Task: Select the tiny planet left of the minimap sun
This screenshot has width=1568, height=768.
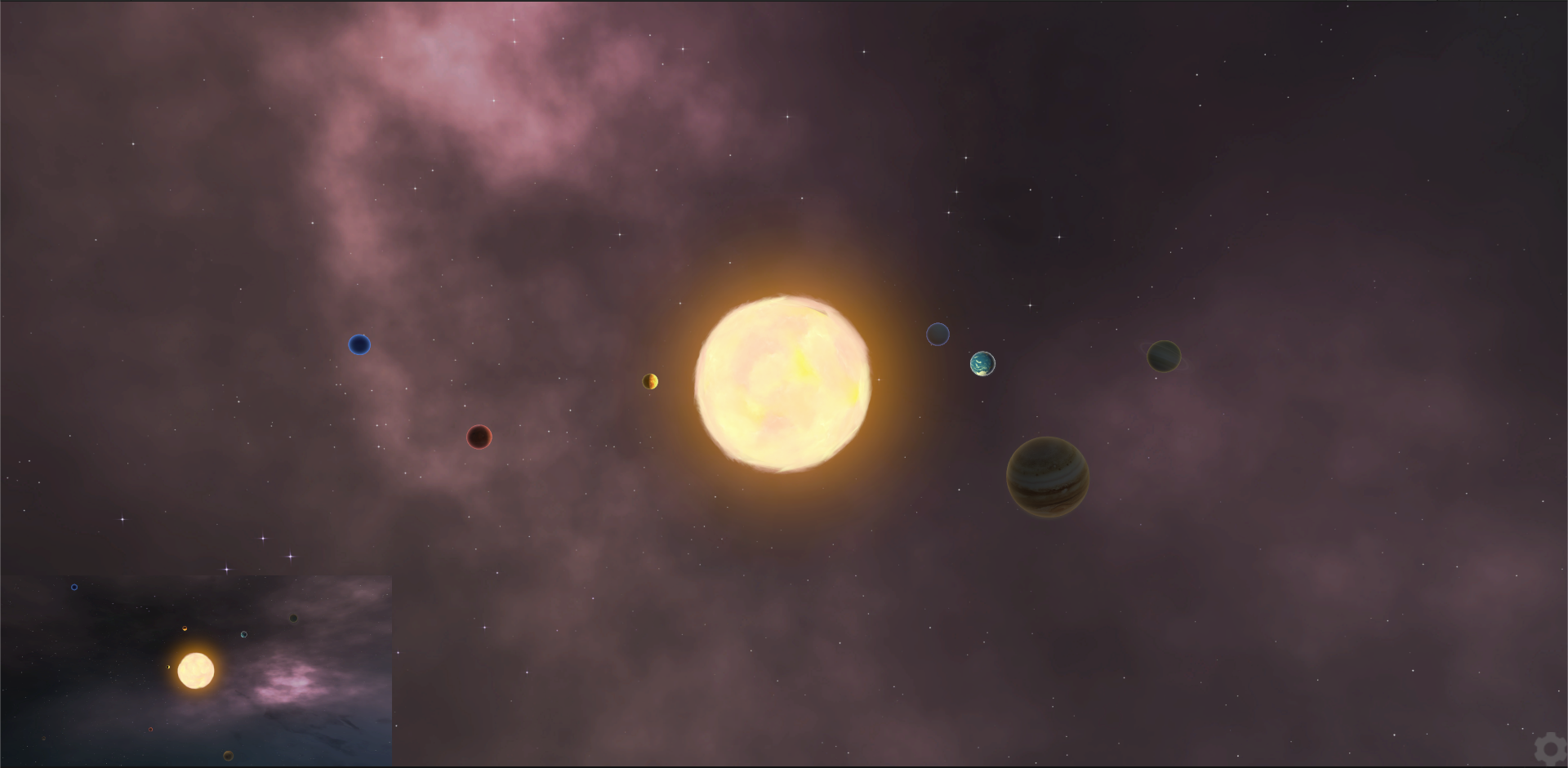Action: (x=168, y=667)
